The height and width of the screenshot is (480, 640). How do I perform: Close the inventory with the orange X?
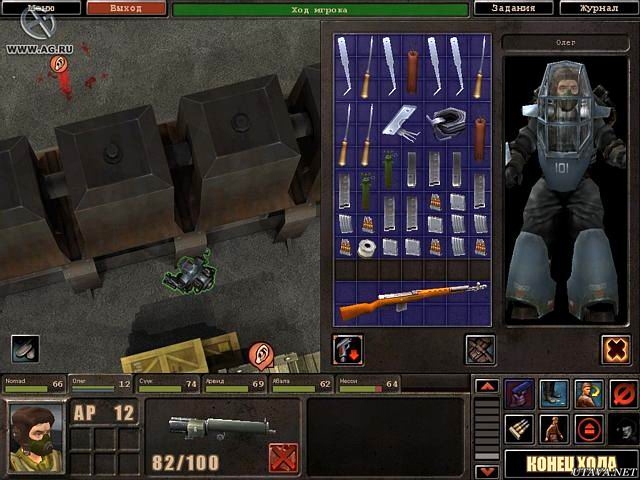click(615, 349)
